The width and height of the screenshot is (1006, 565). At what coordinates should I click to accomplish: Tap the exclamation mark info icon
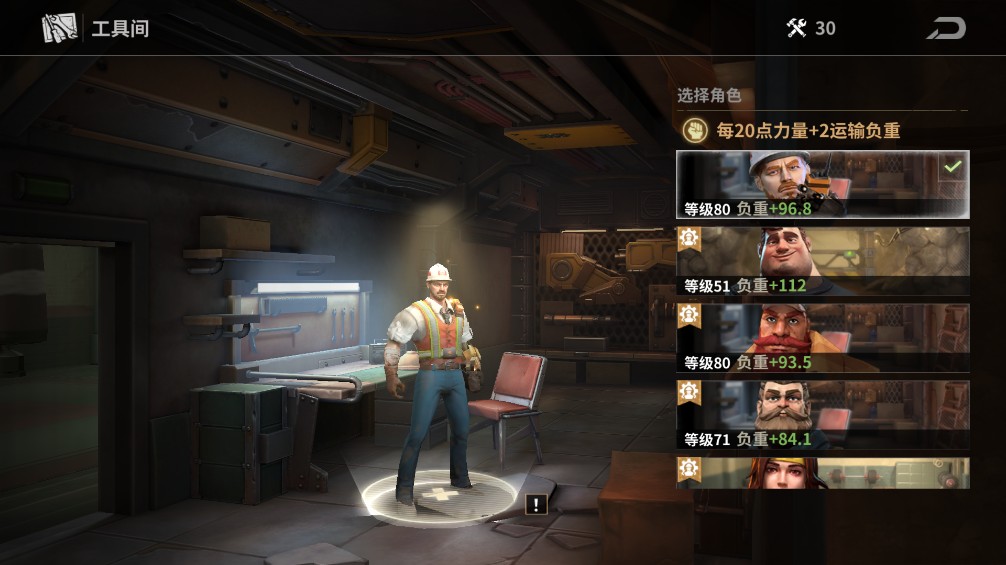pos(537,505)
